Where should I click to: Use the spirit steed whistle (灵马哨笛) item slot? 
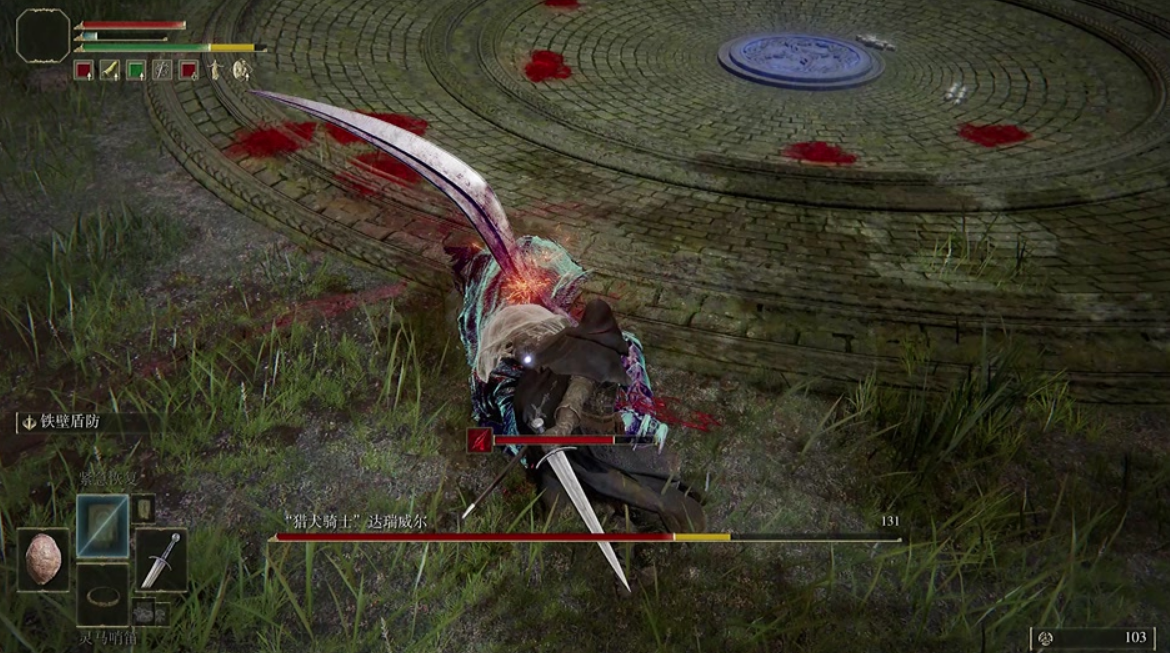pyautogui.click(x=103, y=597)
